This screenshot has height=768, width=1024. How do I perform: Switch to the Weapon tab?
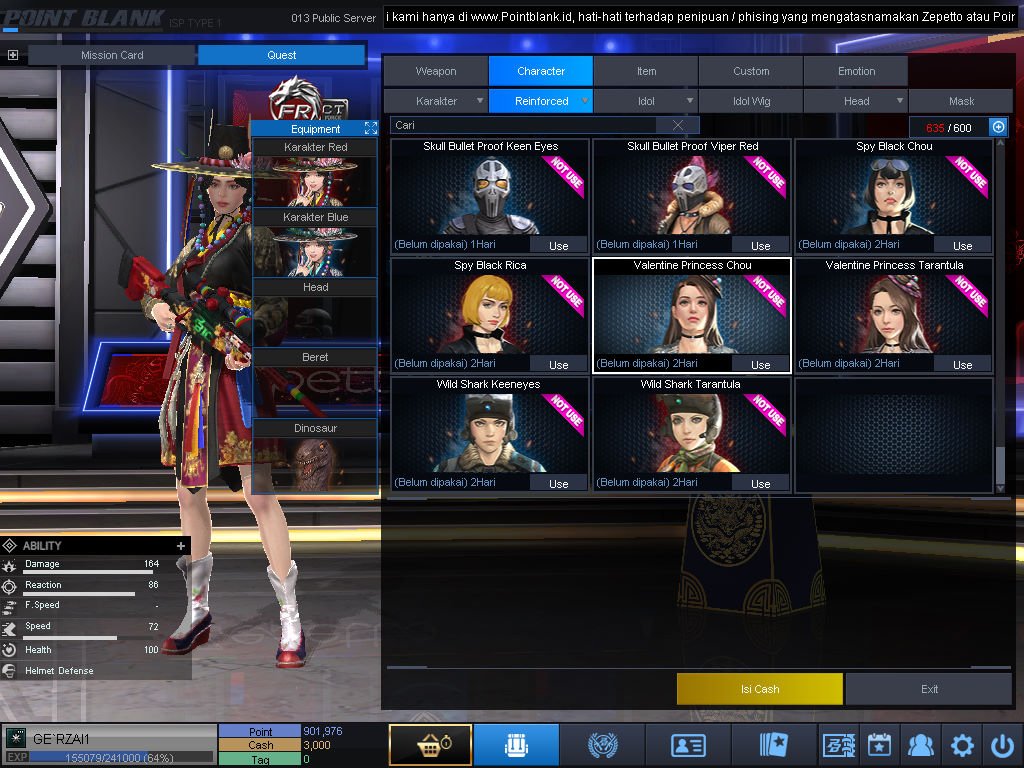436,71
